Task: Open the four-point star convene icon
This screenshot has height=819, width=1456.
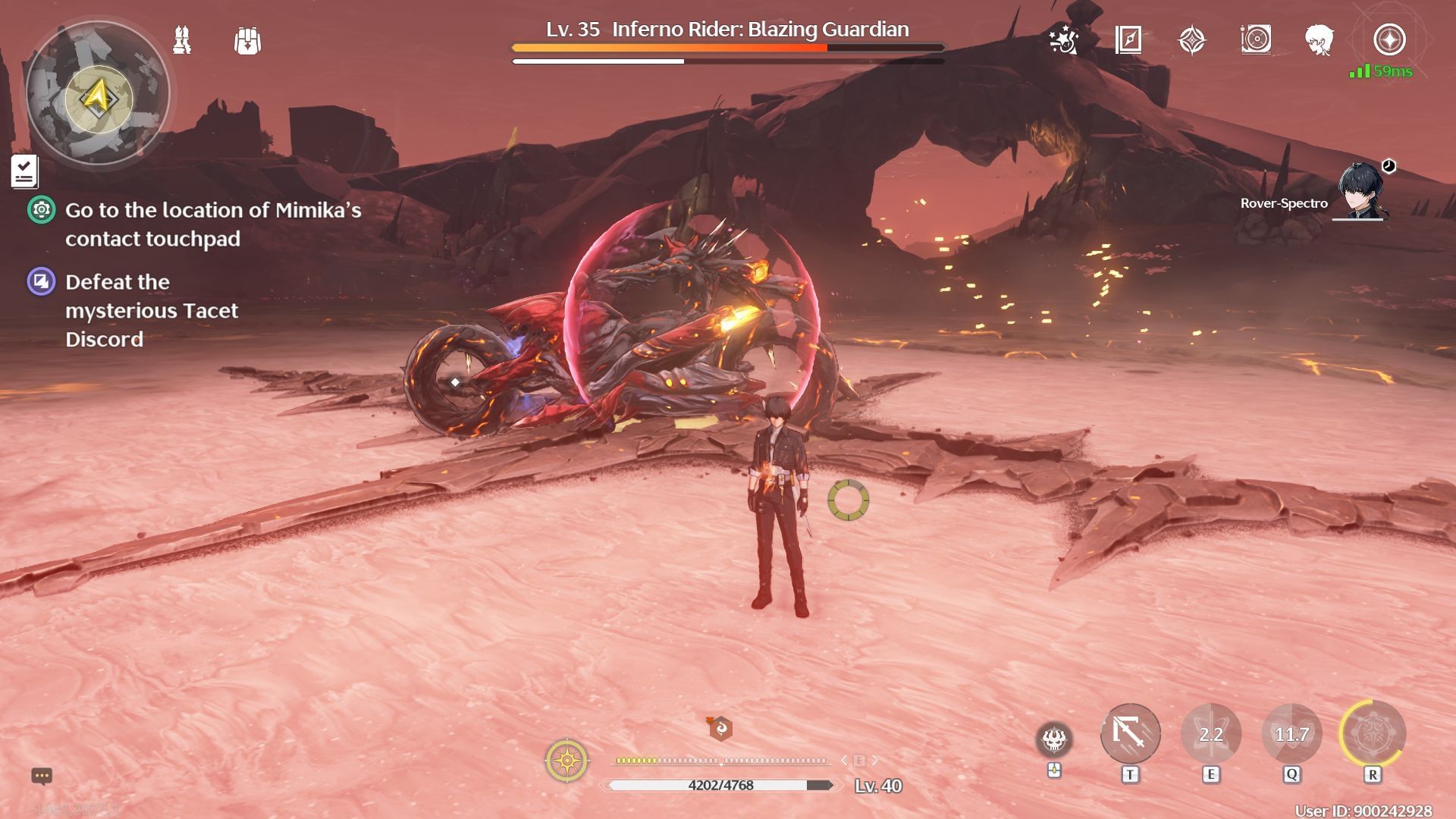Action: pos(1191,39)
